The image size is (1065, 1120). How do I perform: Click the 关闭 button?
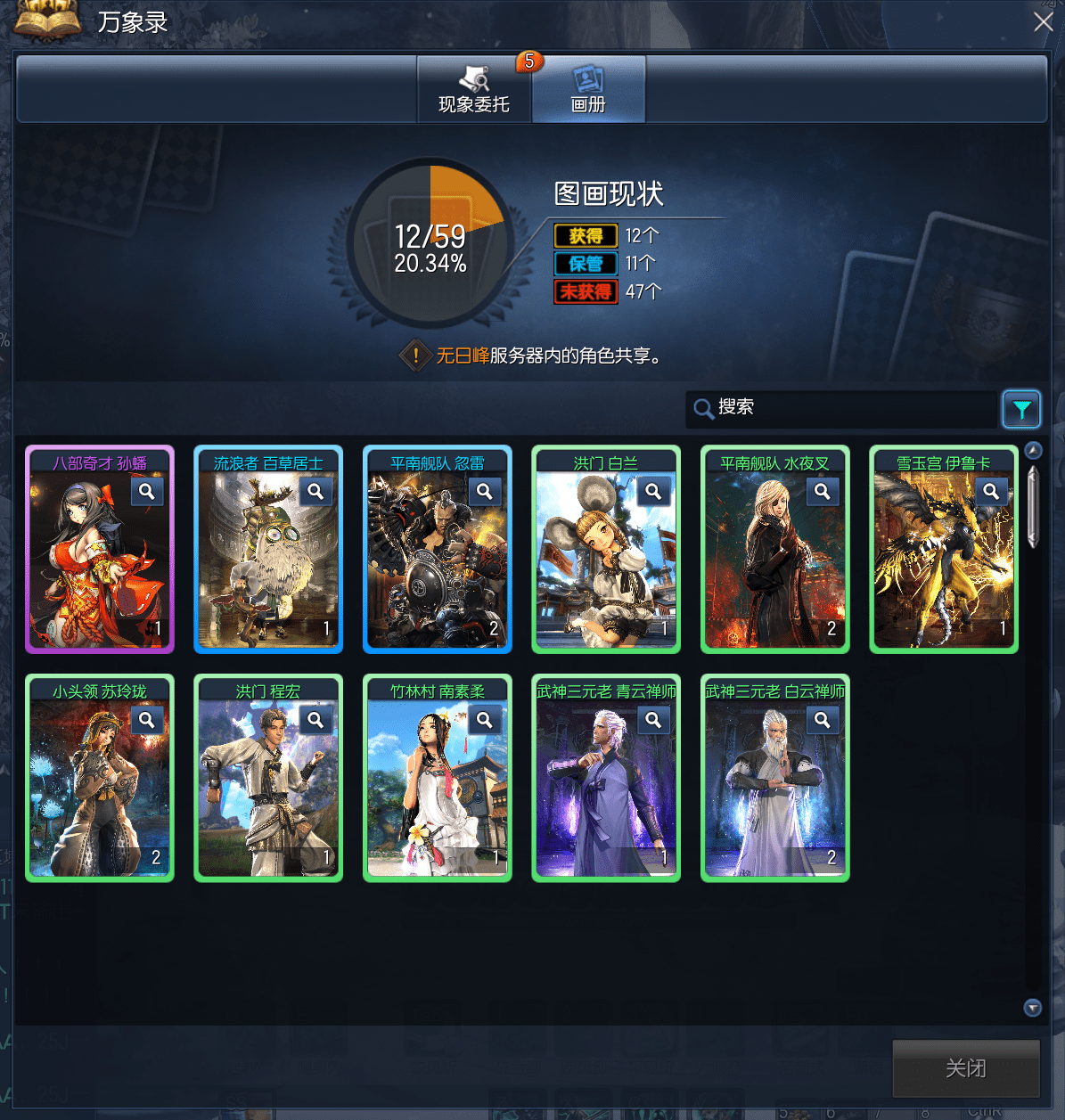pyautogui.click(x=966, y=1067)
